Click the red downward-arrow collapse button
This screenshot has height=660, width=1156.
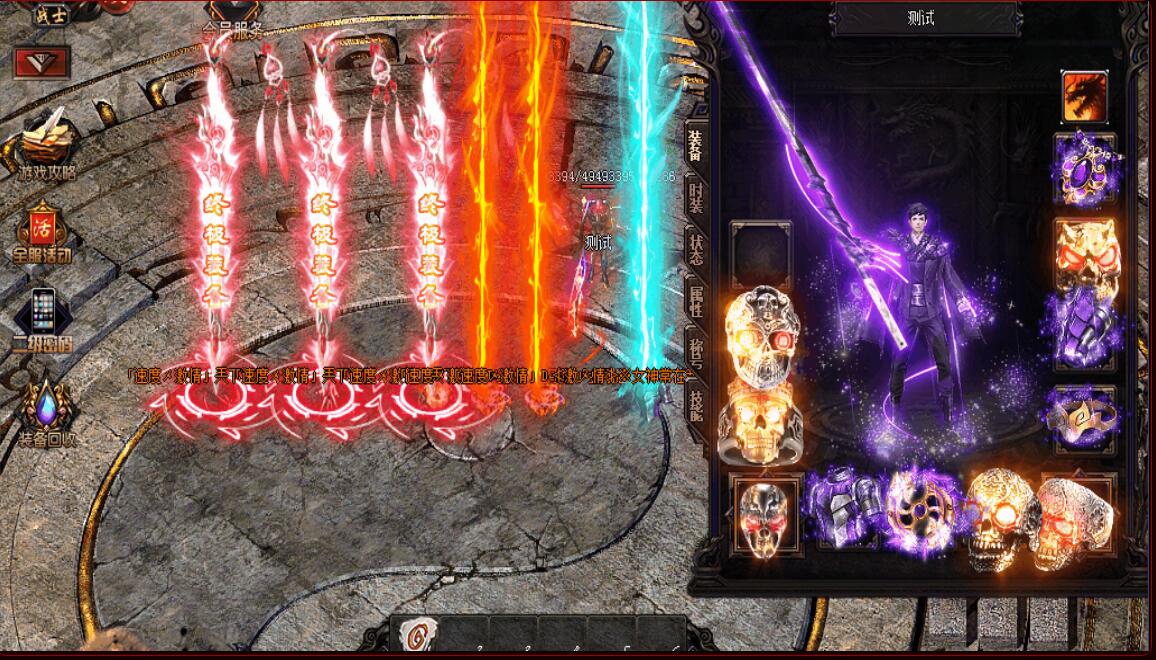coord(41,62)
